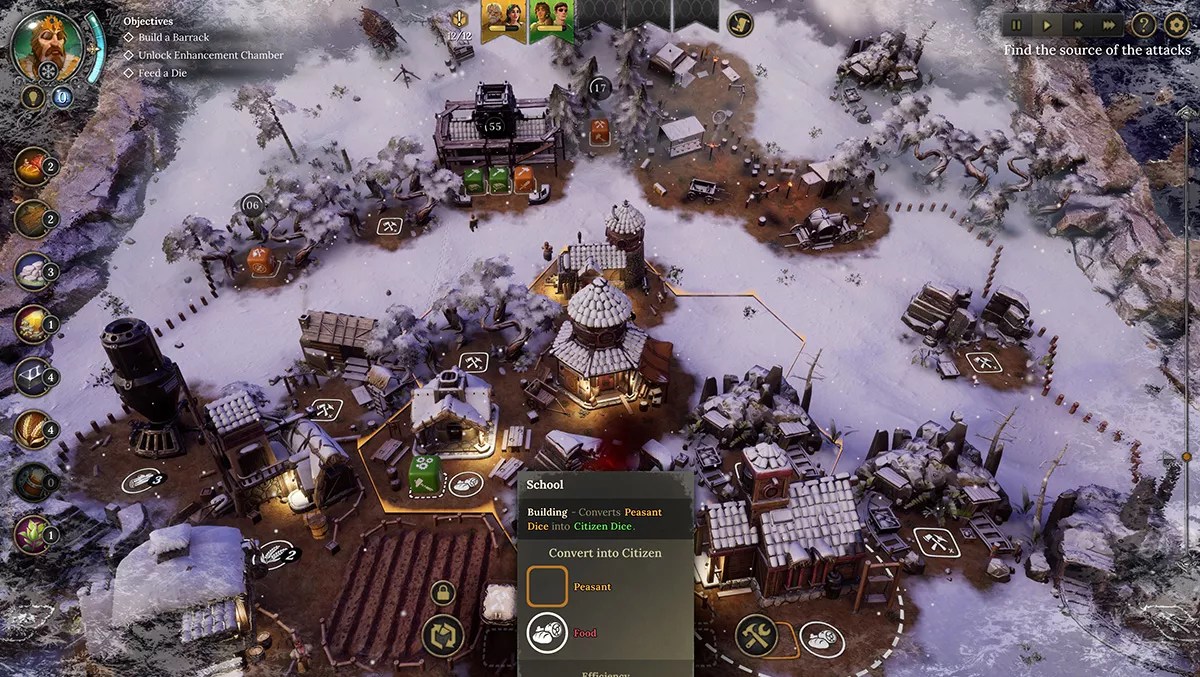Viewport: 1200px width, 677px height.
Task: Set the fastest triple-arrow speed
Action: pyautogui.click(x=1109, y=25)
